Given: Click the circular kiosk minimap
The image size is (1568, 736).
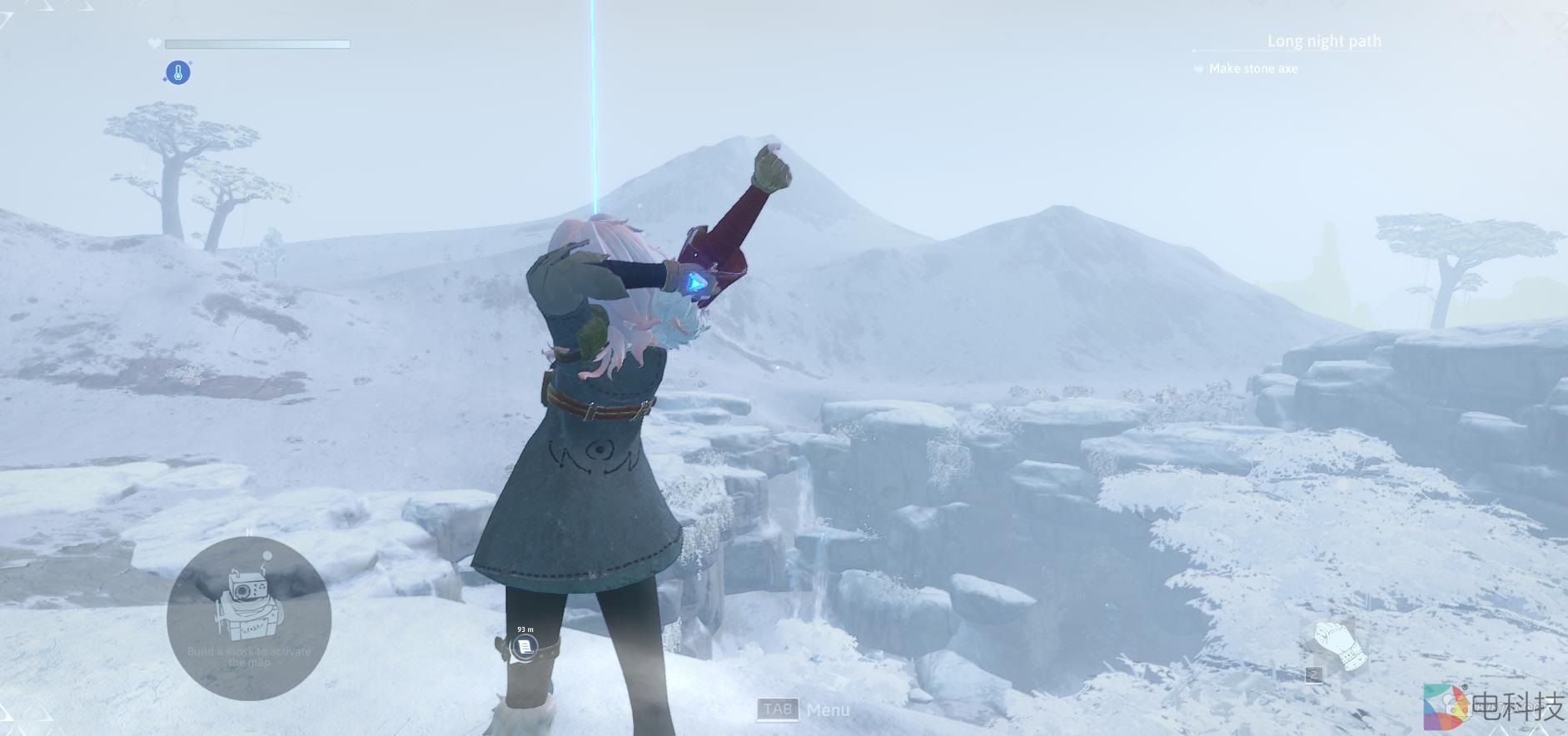Looking at the screenshot, I should (x=249, y=618).
